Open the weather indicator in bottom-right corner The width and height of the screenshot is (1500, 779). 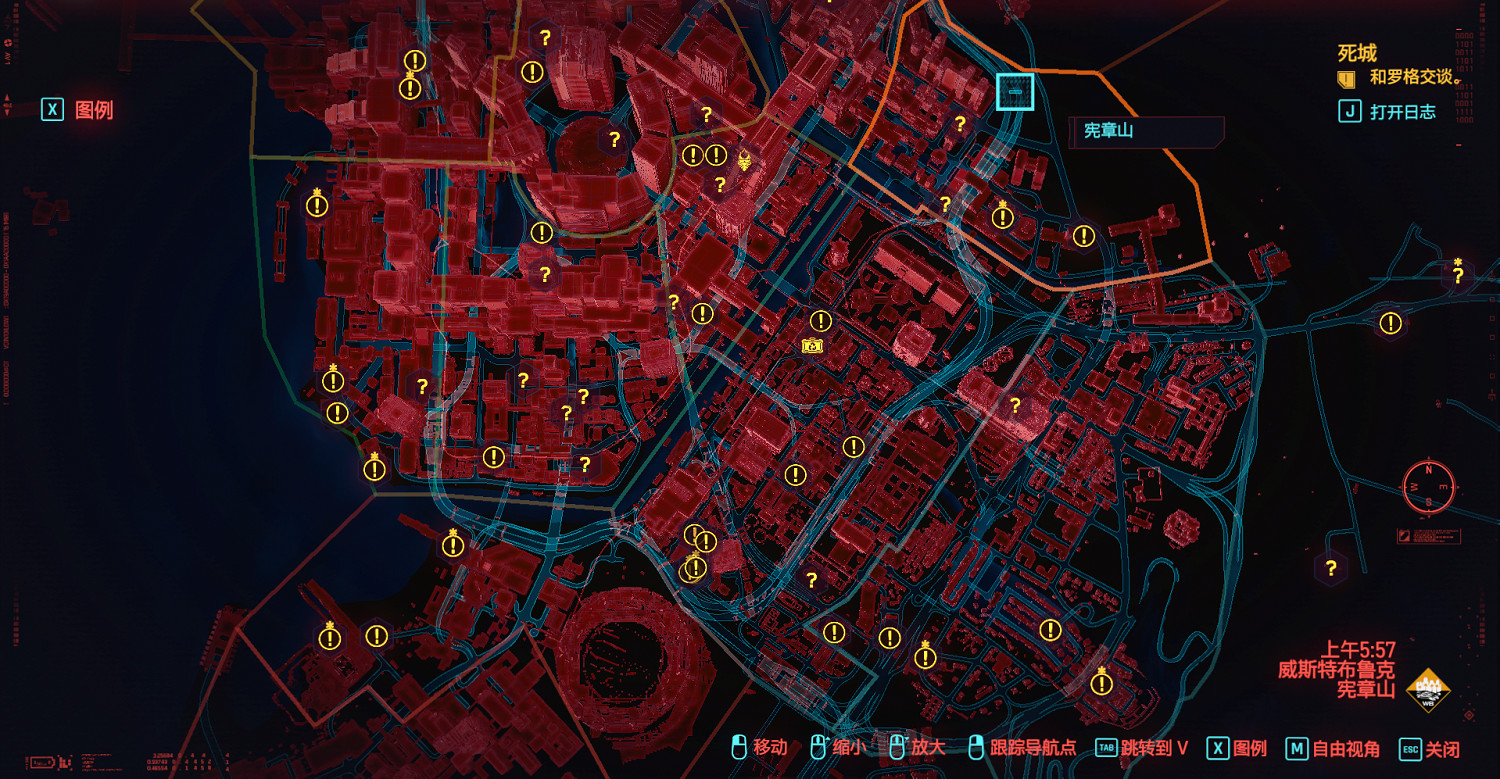pyautogui.click(x=1428, y=689)
